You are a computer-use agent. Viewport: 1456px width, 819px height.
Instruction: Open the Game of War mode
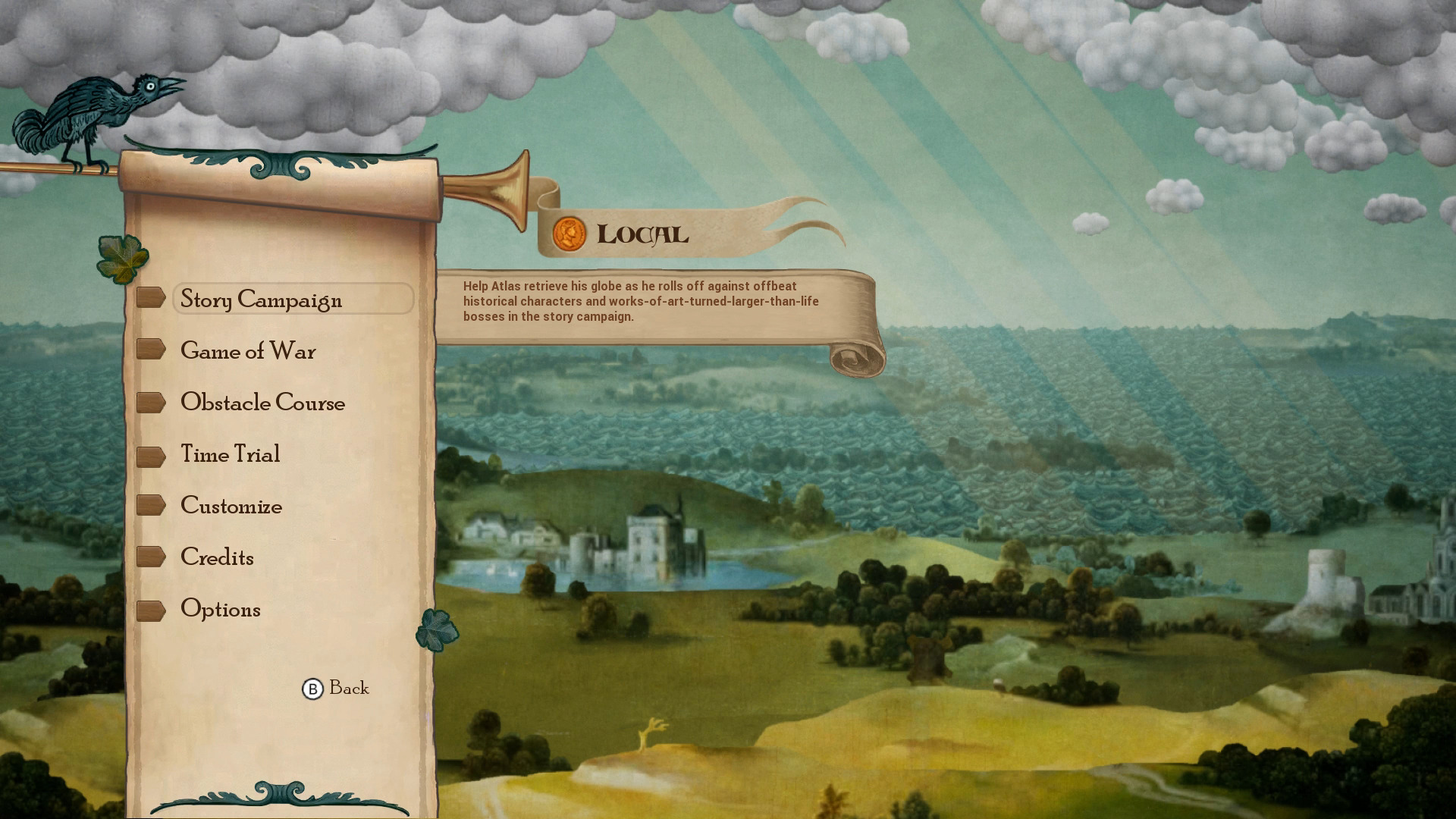click(x=248, y=351)
